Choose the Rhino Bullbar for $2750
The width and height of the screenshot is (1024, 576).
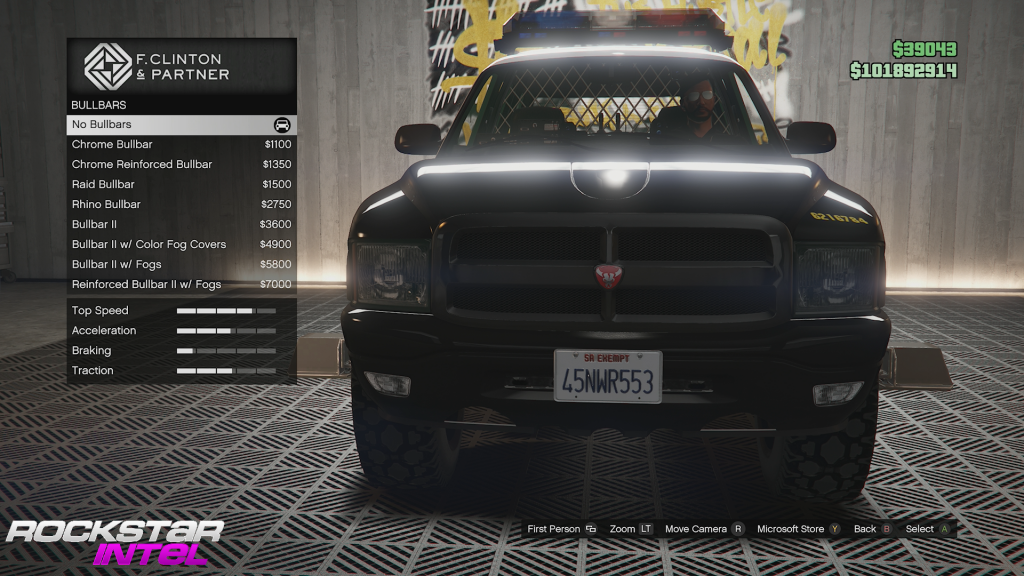(181, 205)
